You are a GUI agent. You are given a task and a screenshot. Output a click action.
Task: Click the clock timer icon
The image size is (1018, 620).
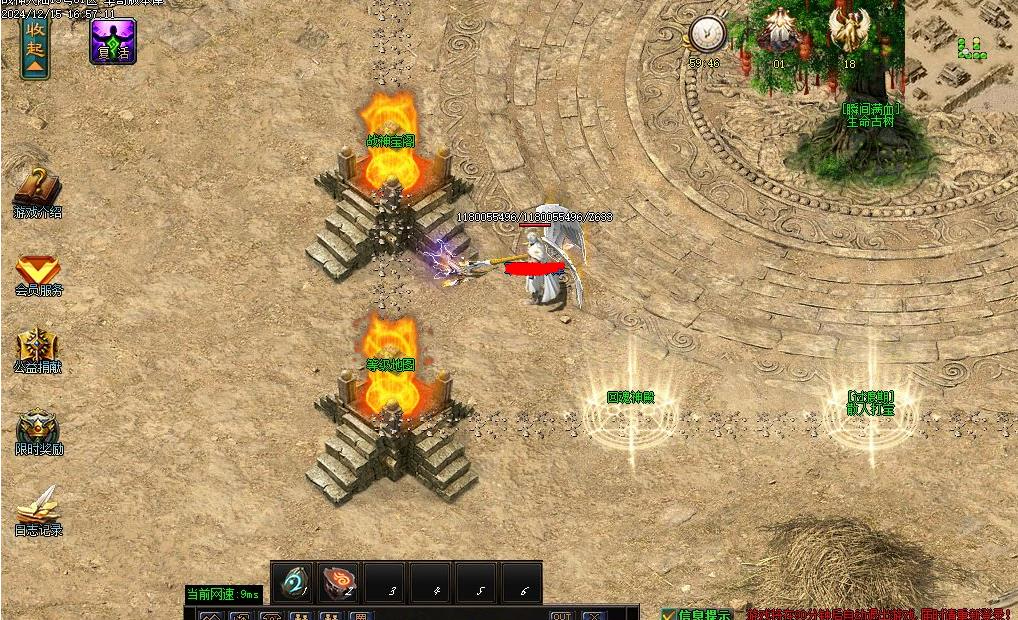pos(706,34)
